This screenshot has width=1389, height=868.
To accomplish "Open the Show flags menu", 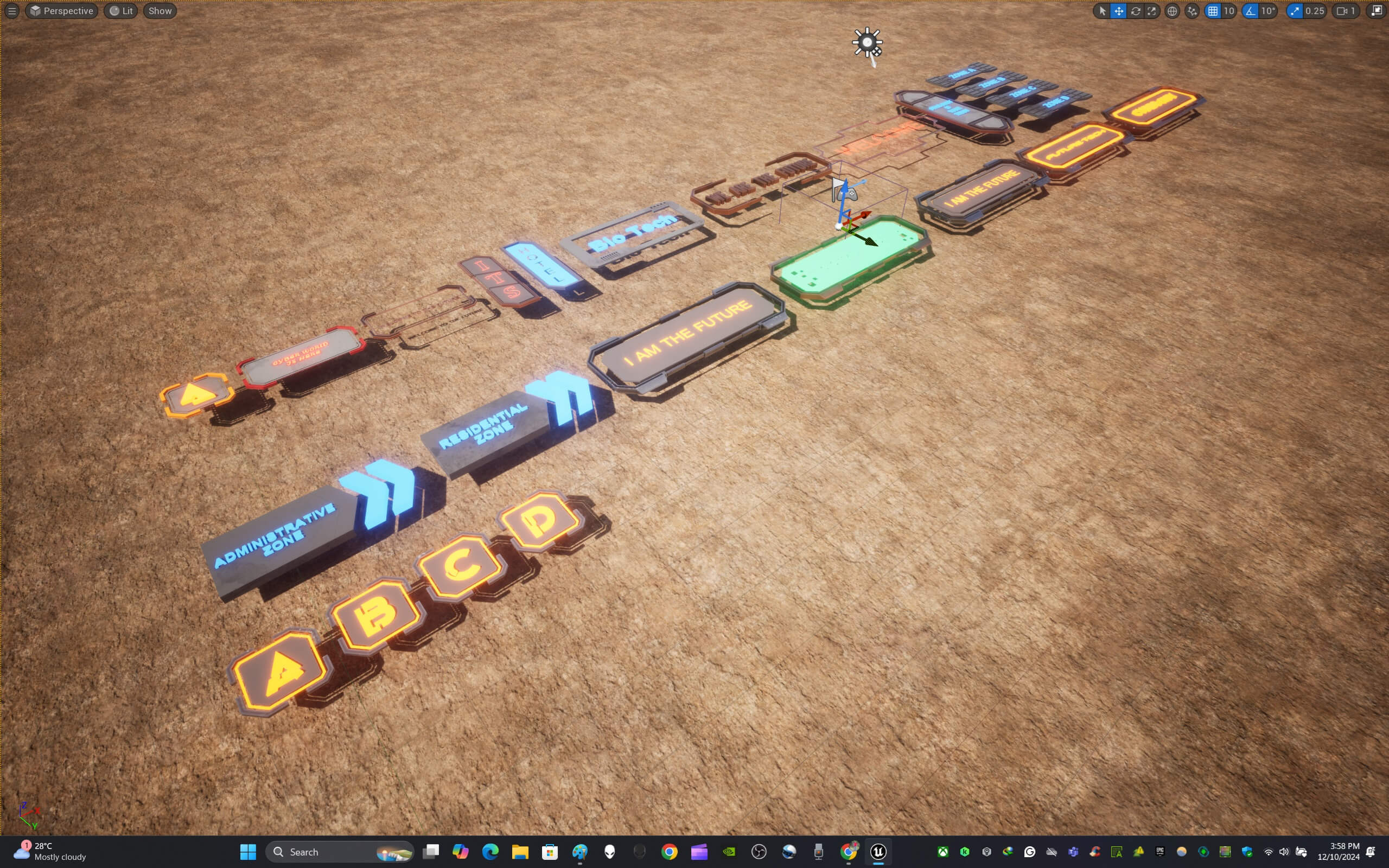I will pos(160,11).
